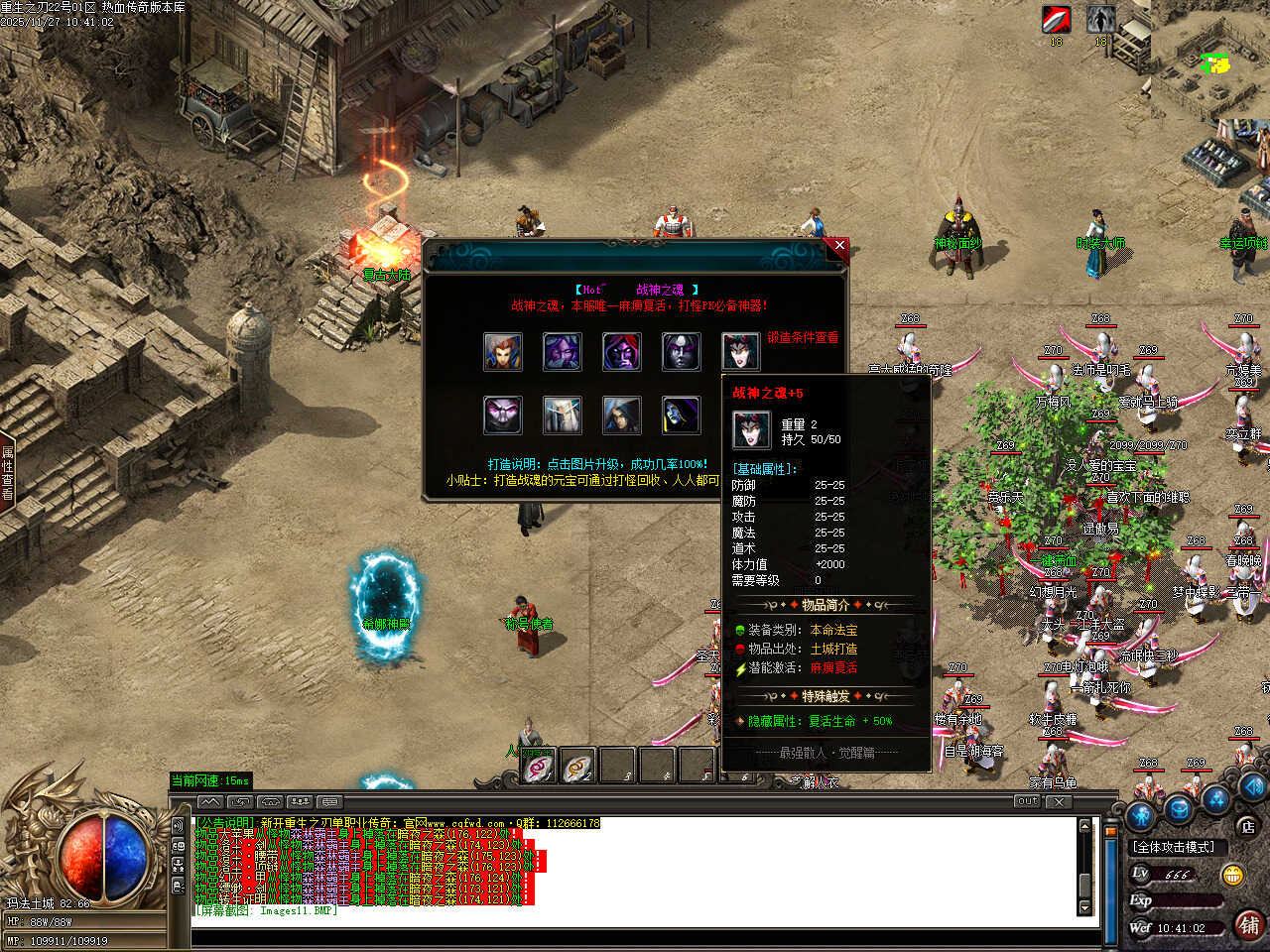Image resolution: width=1270 pixels, height=952 pixels.
Task: Click the 'out' button above the chat
Action: click(x=1027, y=801)
